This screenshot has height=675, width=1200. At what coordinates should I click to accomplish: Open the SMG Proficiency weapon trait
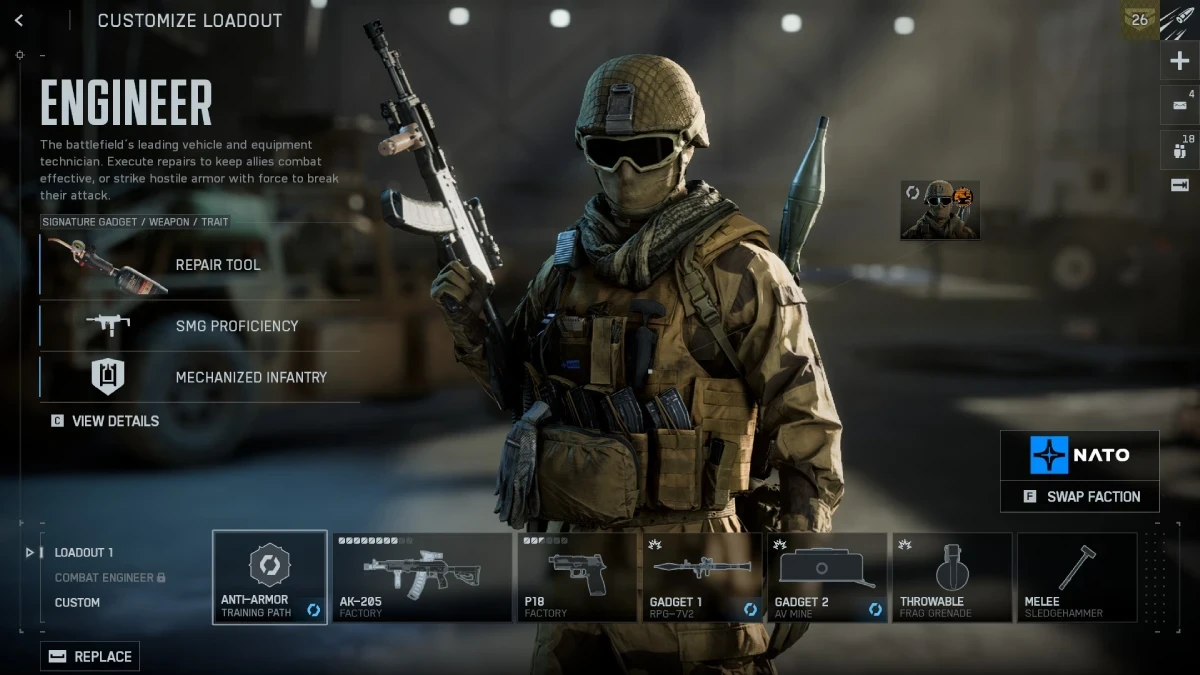pyautogui.click(x=200, y=326)
